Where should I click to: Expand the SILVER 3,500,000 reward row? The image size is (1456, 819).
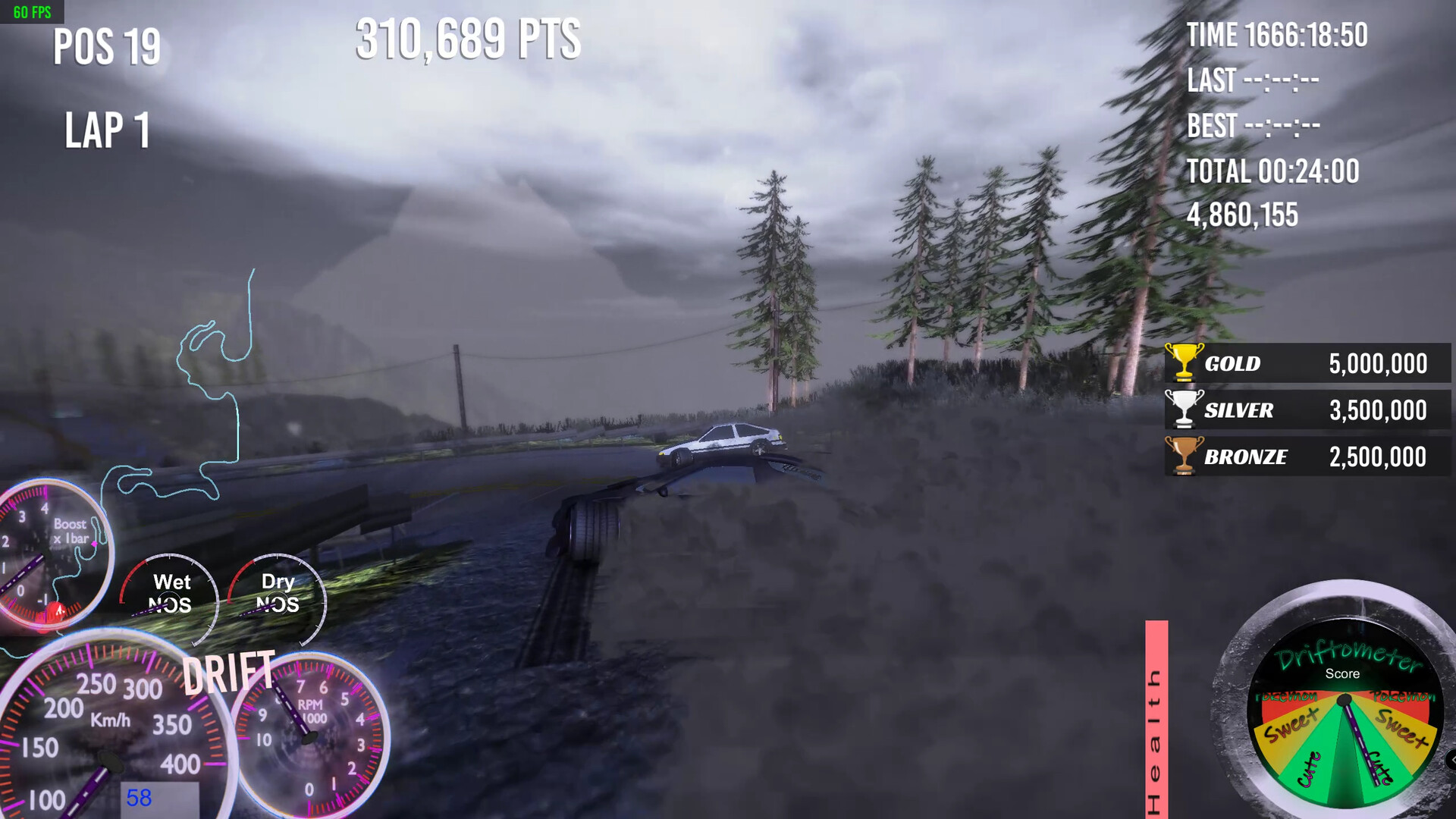1308,410
